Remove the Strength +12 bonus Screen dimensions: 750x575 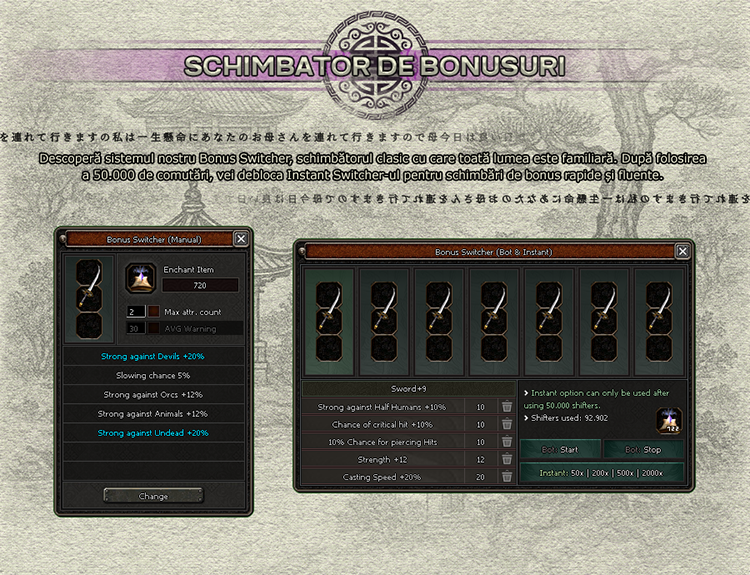[x=507, y=459]
